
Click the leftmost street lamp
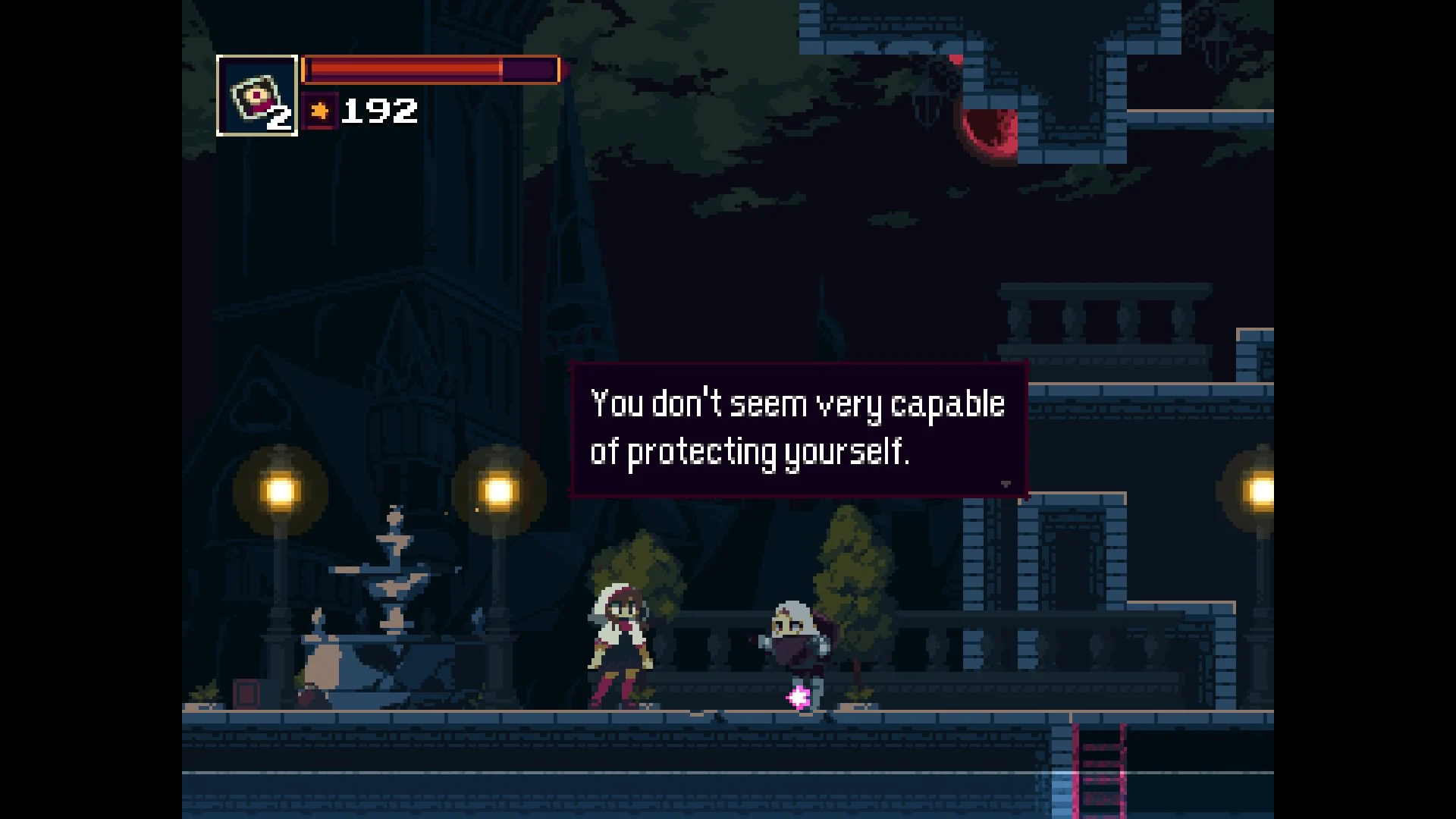click(x=279, y=493)
